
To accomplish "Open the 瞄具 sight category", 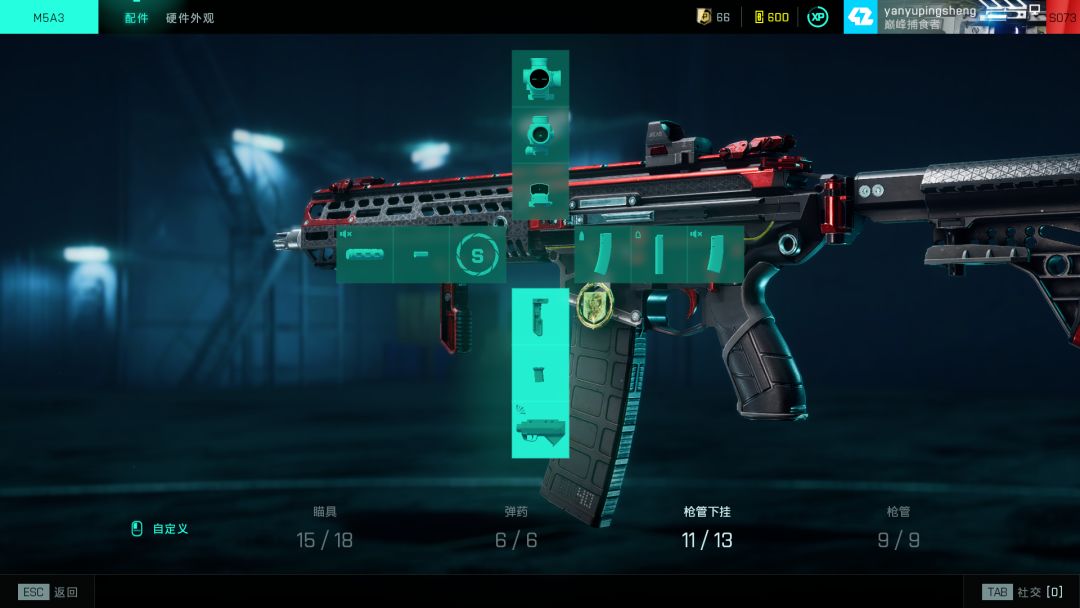I will pyautogui.click(x=325, y=528).
